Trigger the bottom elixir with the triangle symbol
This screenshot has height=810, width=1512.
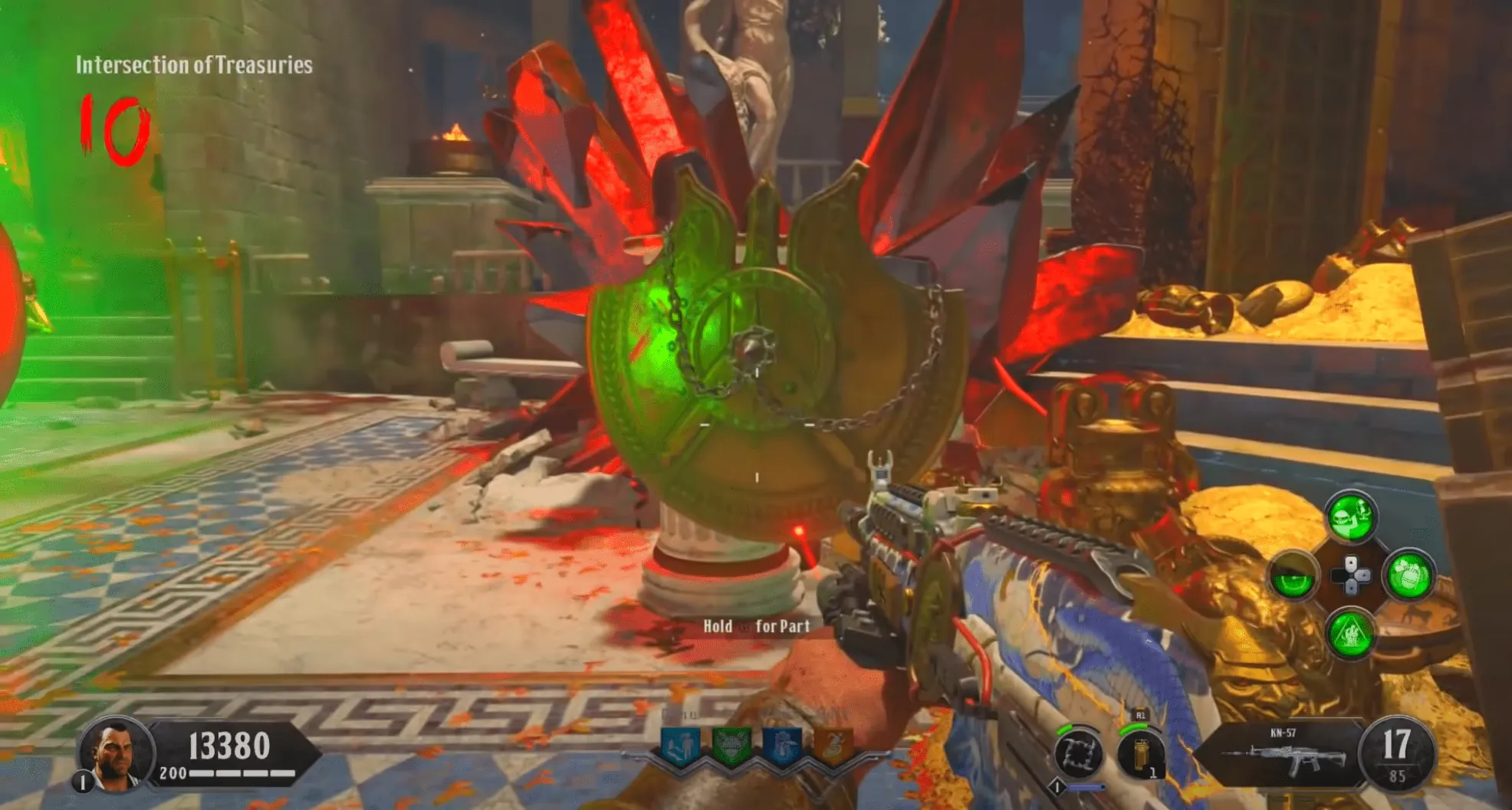pyautogui.click(x=1351, y=633)
